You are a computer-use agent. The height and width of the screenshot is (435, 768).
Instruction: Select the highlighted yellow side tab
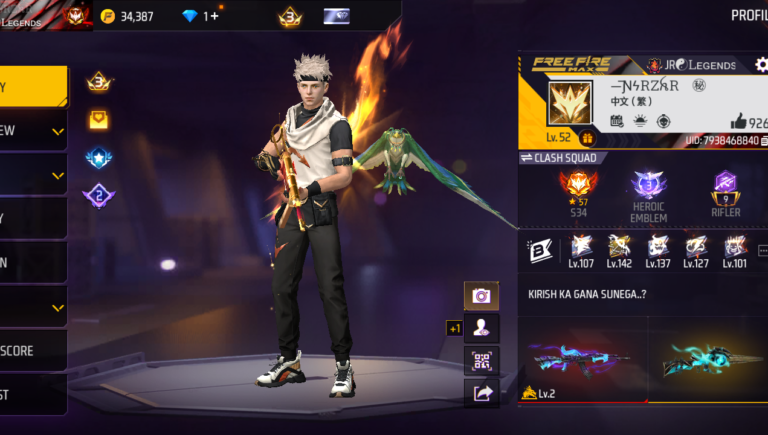[33, 87]
